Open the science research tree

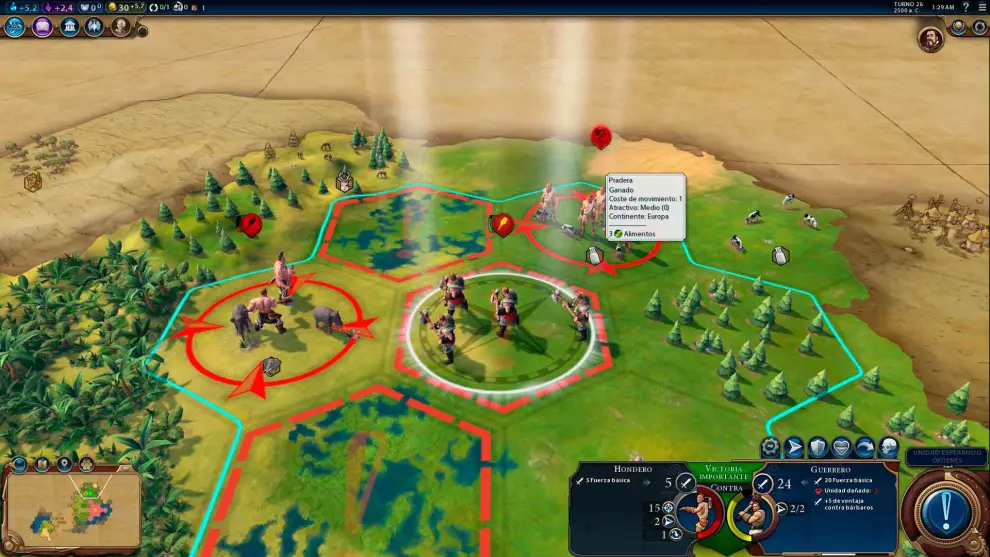click(x=15, y=27)
